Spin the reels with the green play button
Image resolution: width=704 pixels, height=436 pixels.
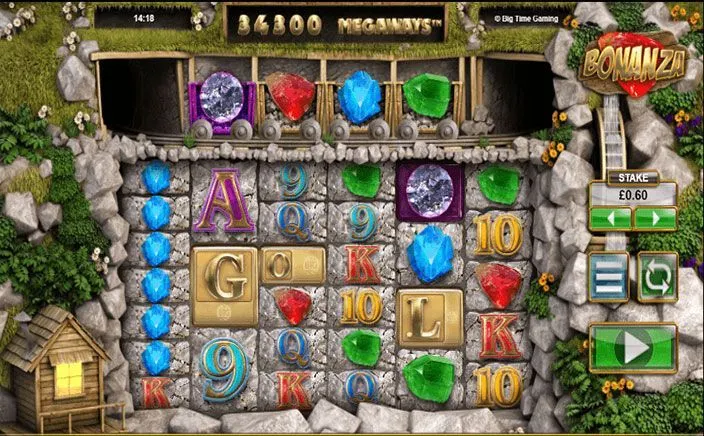tap(633, 348)
